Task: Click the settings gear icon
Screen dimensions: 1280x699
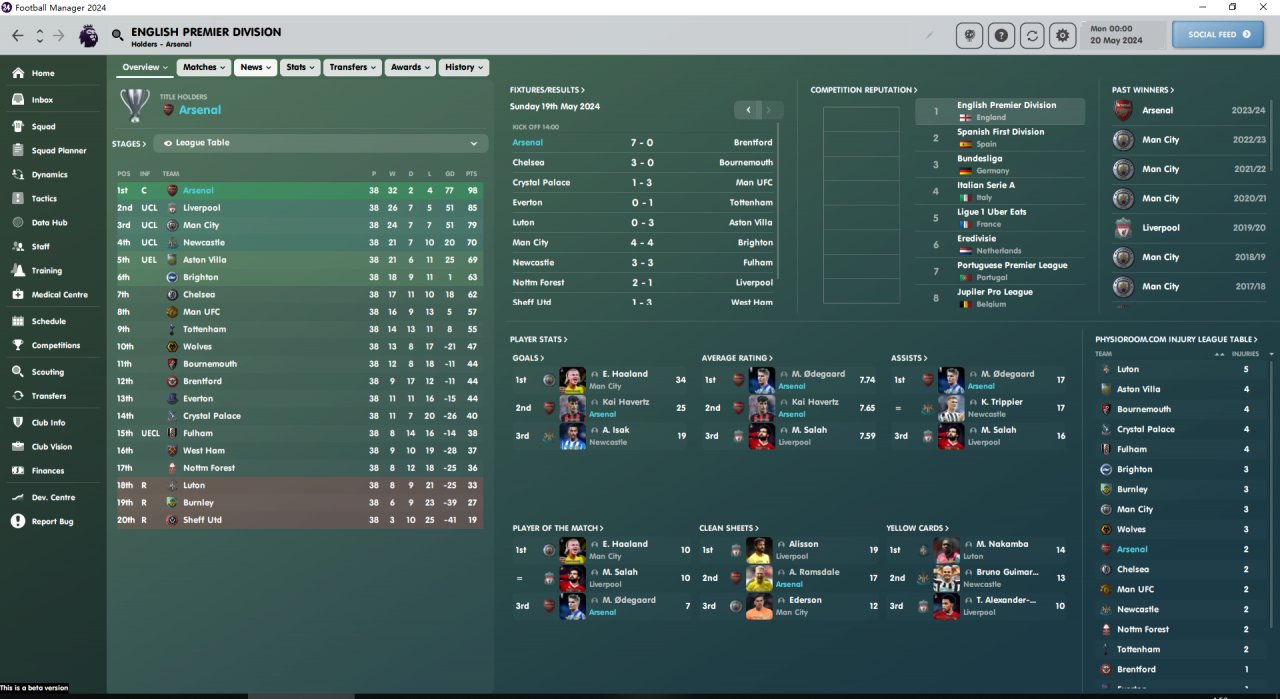Action: click(x=1062, y=35)
